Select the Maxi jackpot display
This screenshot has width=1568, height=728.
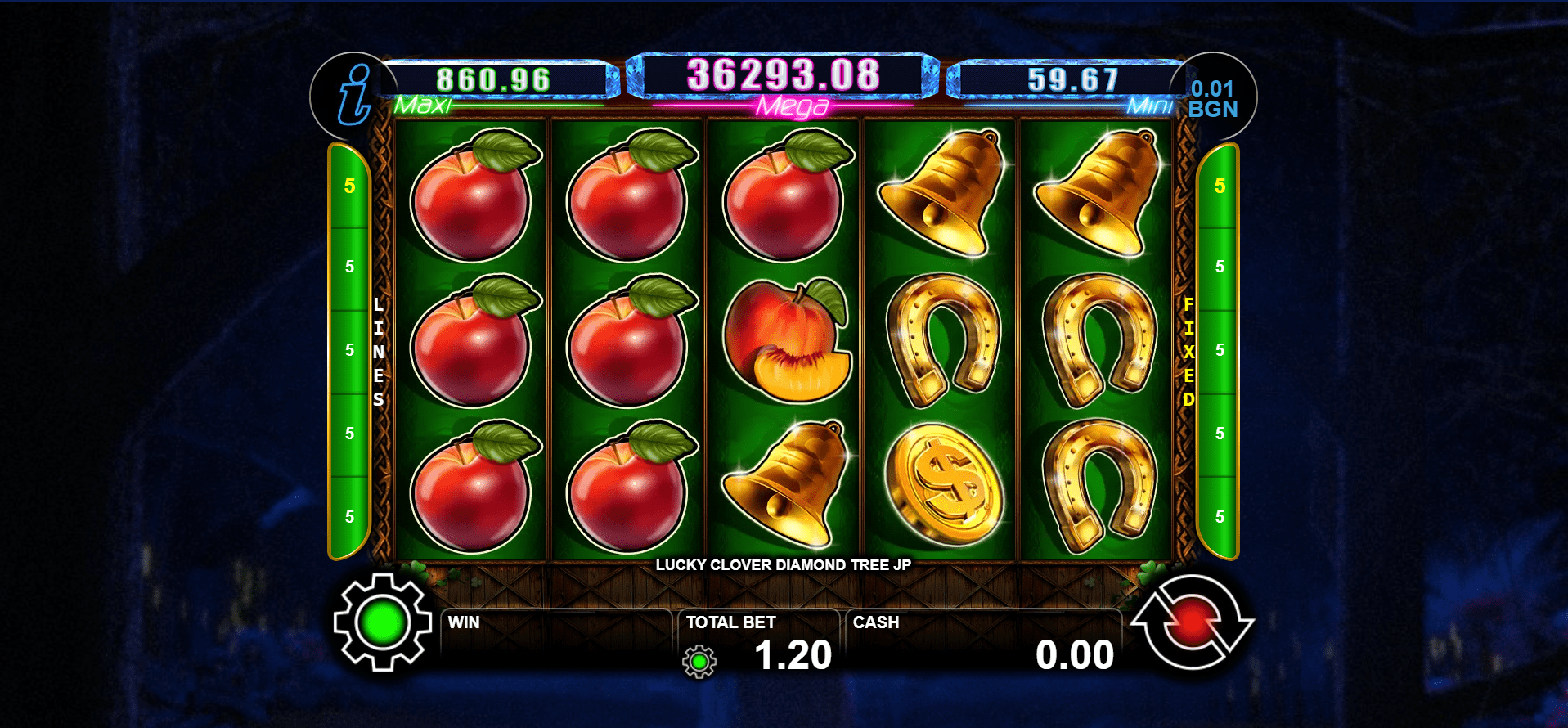(x=492, y=80)
